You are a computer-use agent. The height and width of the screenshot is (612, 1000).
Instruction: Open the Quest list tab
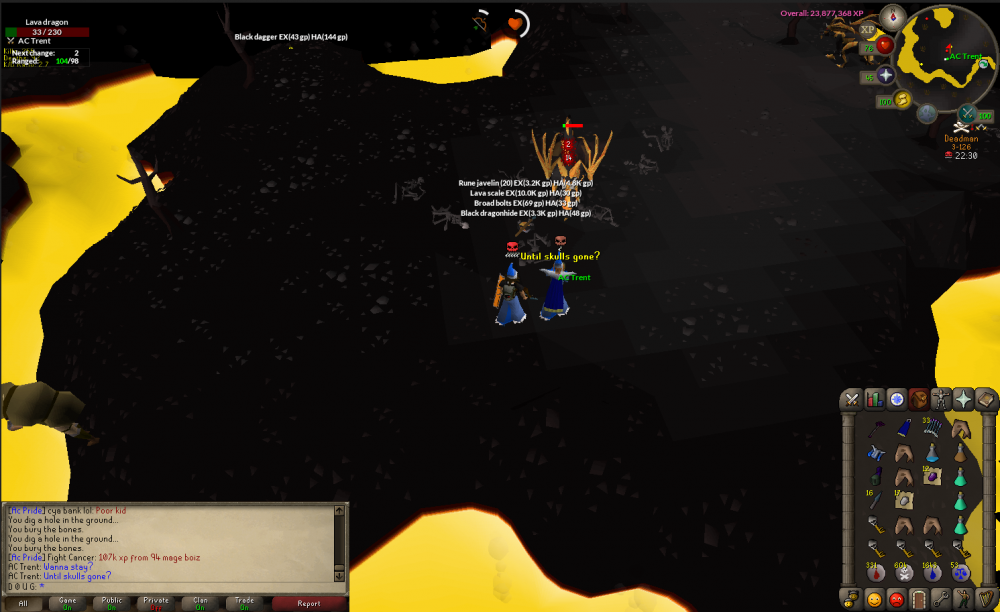pyautogui.click(x=897, y=399)
